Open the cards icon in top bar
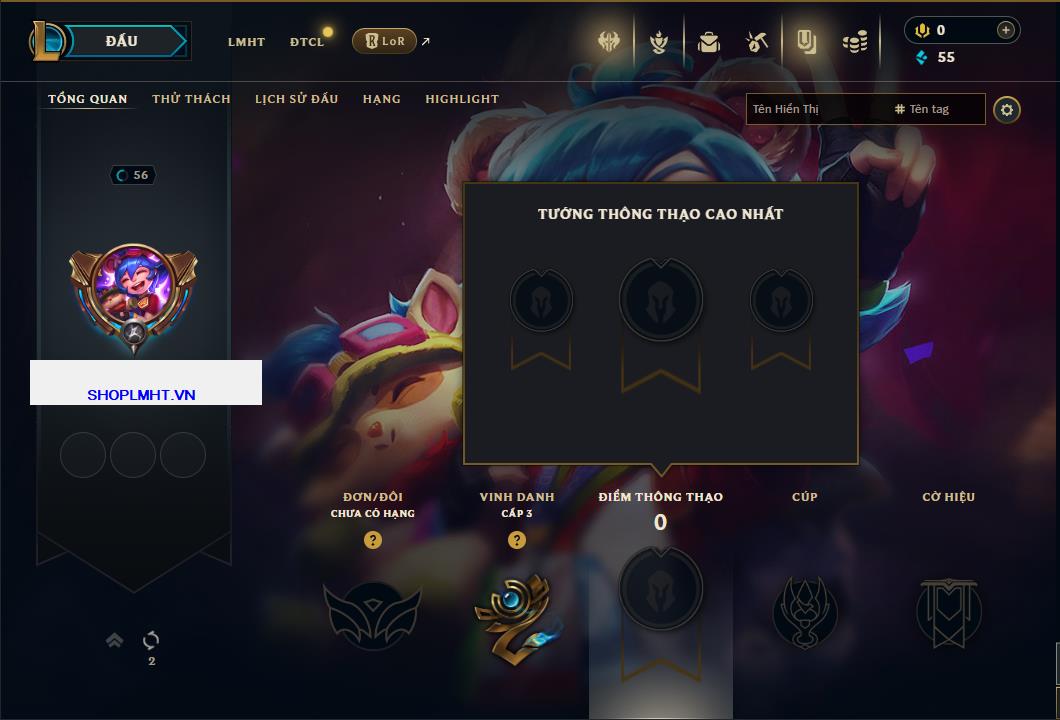The image size is (1060, 720). [x=806, y=42]
